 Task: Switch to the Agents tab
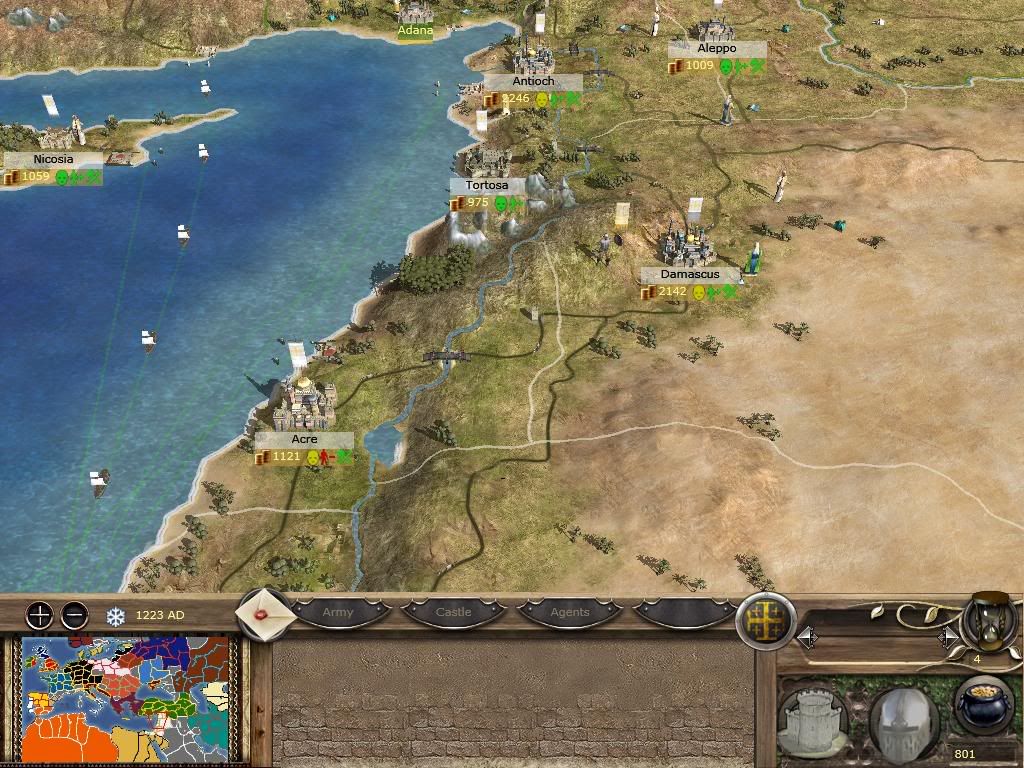570,612
